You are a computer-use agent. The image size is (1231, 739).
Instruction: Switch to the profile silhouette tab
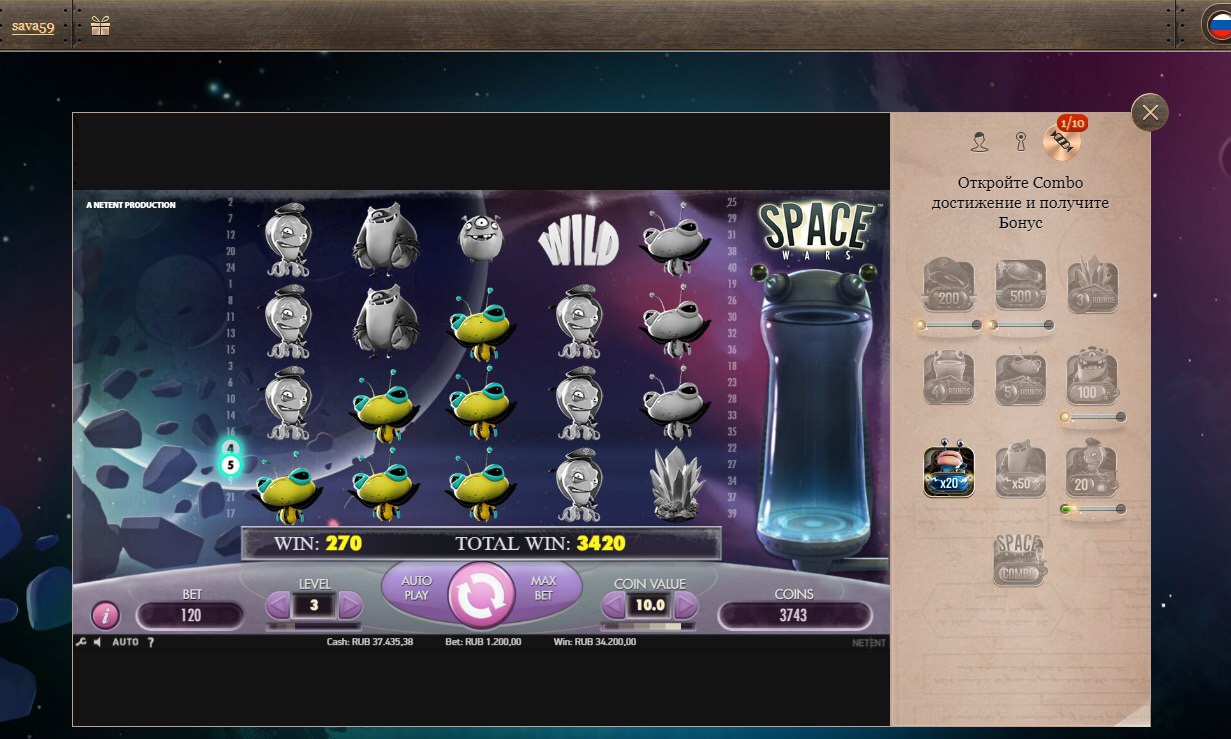point(980,142)
